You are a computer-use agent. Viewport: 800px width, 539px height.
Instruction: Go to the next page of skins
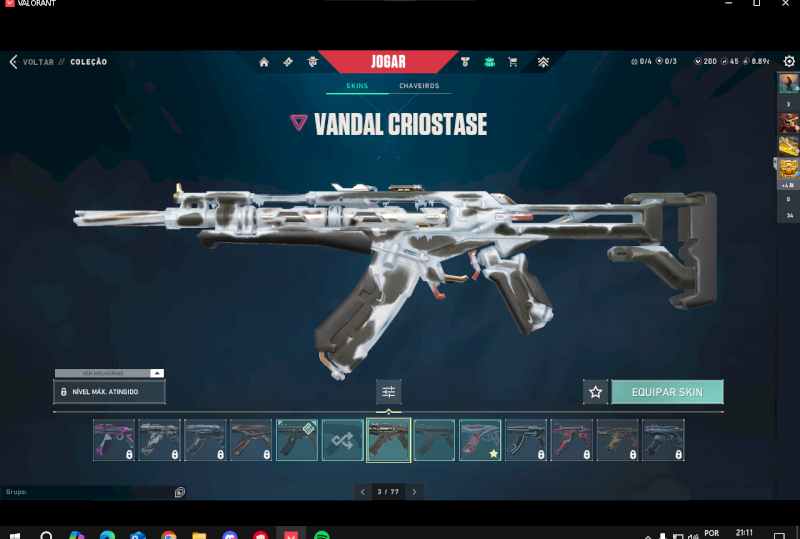[414, 491]
